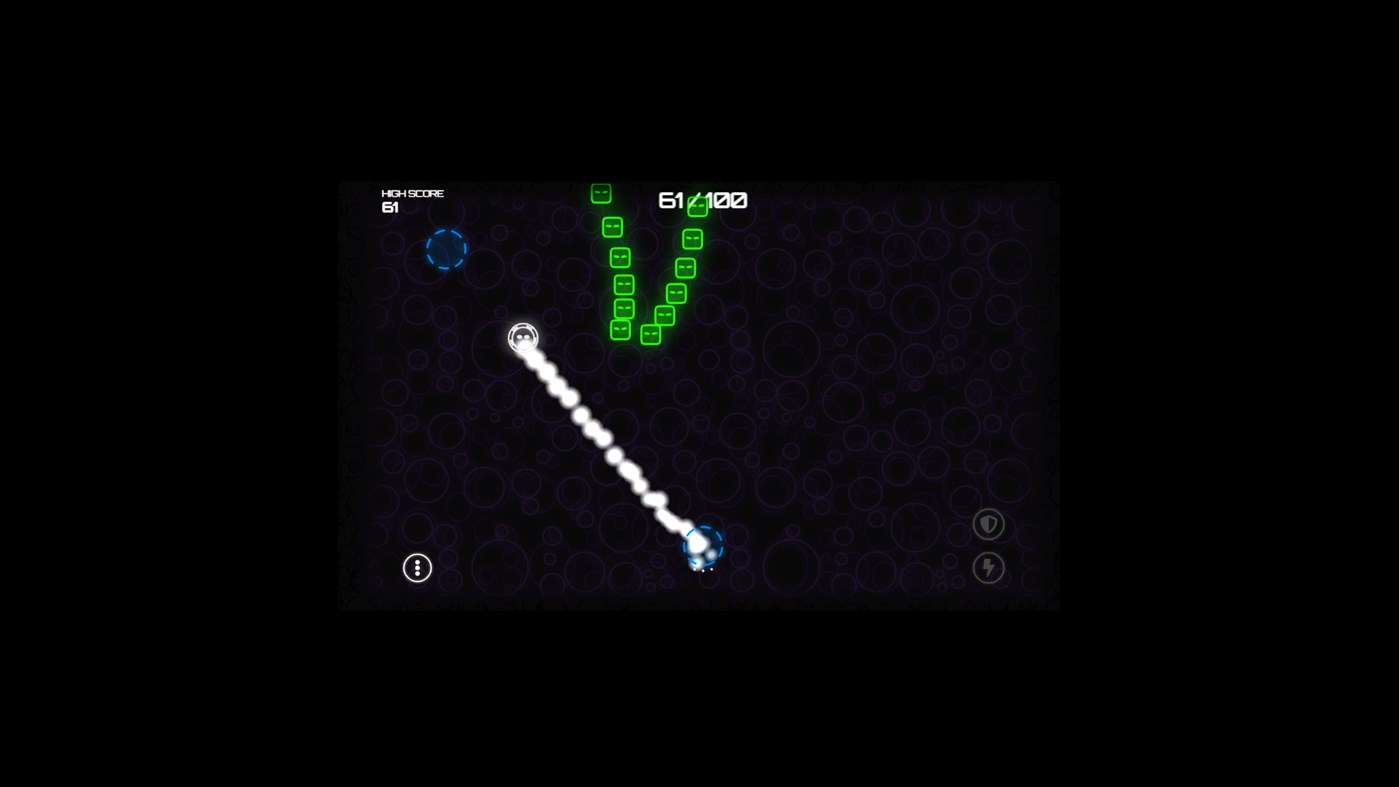Click the topmost green enemy block
Image resolution: width=1399 pixels, height=787 pixels.
601,193
